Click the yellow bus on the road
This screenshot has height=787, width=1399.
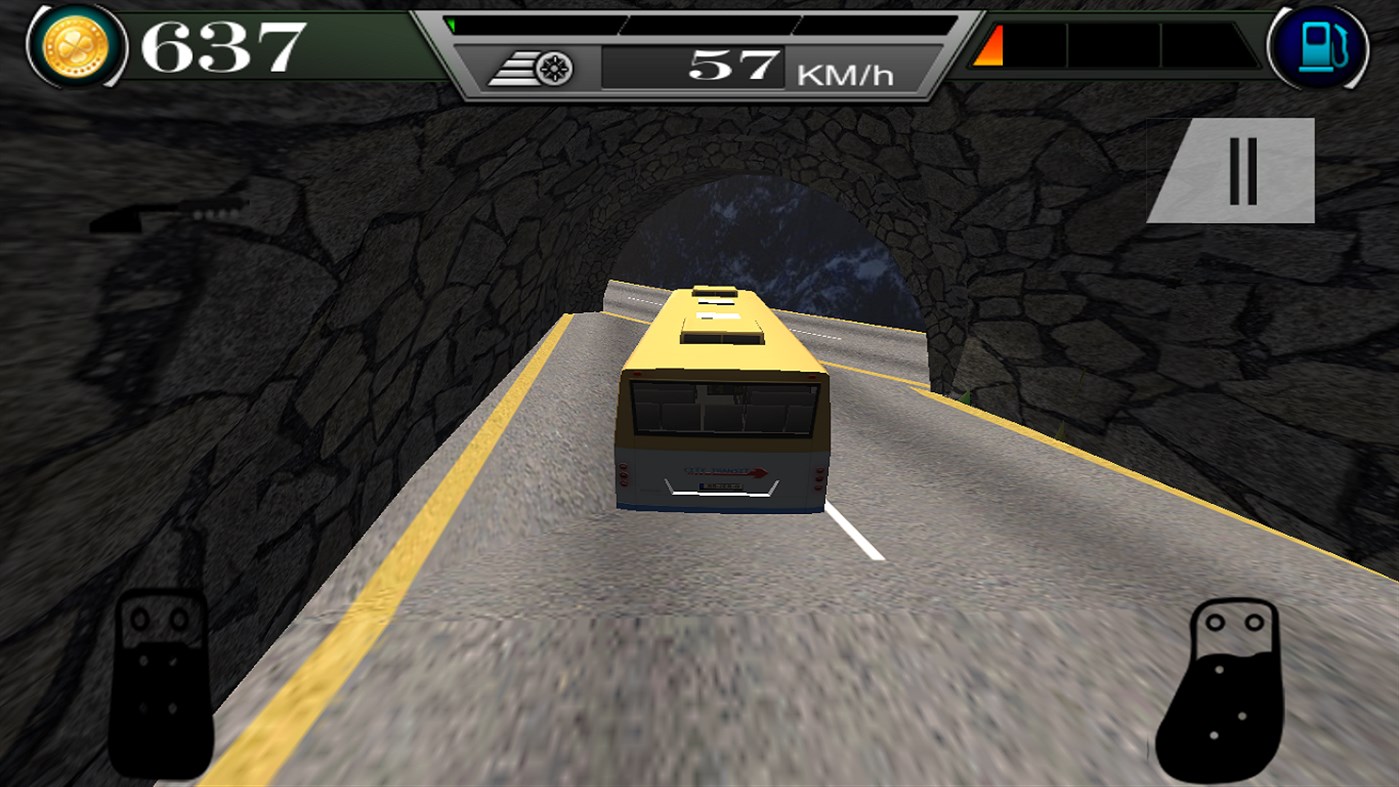point(720,400)
